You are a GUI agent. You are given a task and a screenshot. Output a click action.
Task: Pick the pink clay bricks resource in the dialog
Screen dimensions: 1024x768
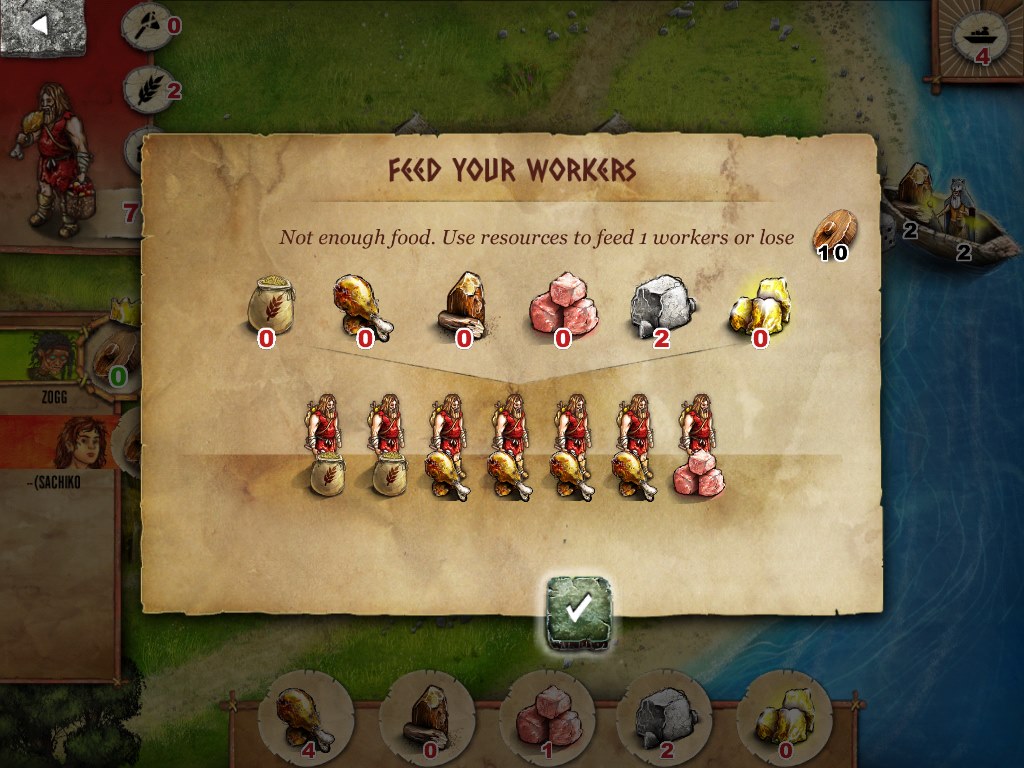(x=562, y=304)
